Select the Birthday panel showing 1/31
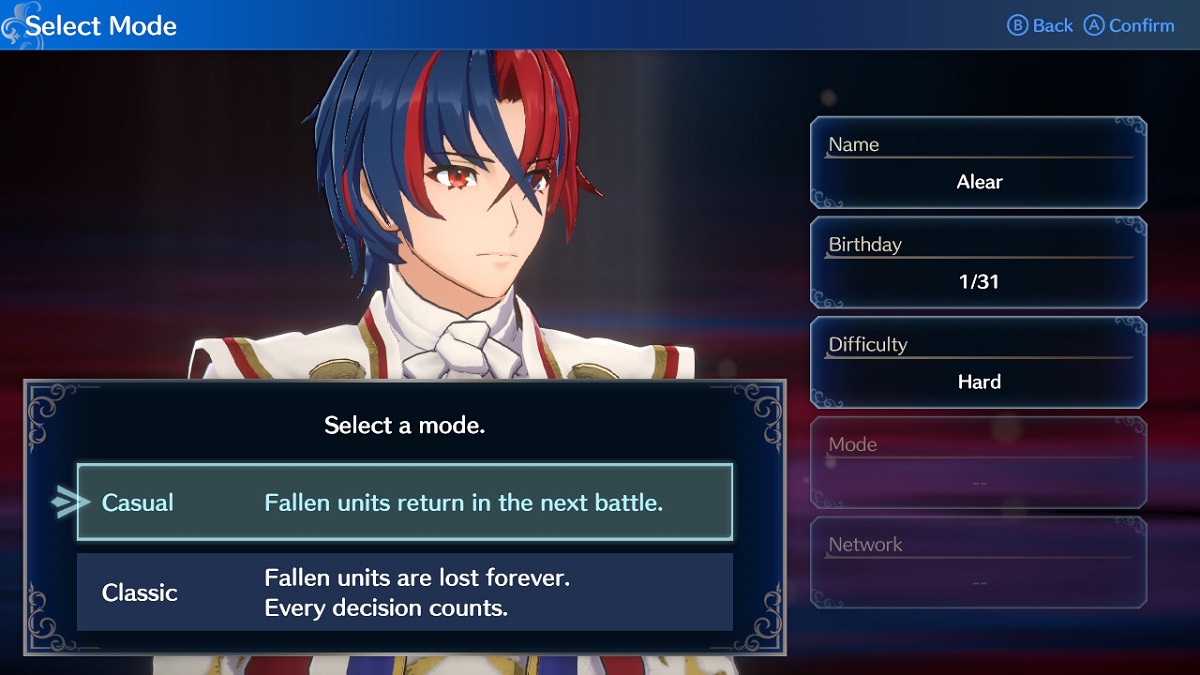The width and height of the screenshot is (1200, 675). click(x=978, y=263)
